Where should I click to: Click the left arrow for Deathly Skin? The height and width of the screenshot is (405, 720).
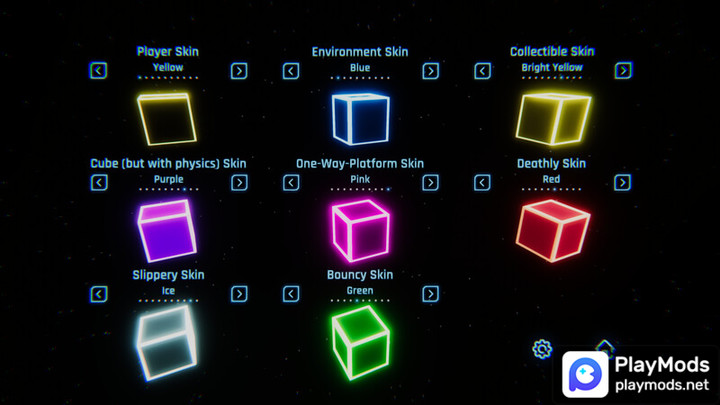pyautogui.click(x=482, y=182)
